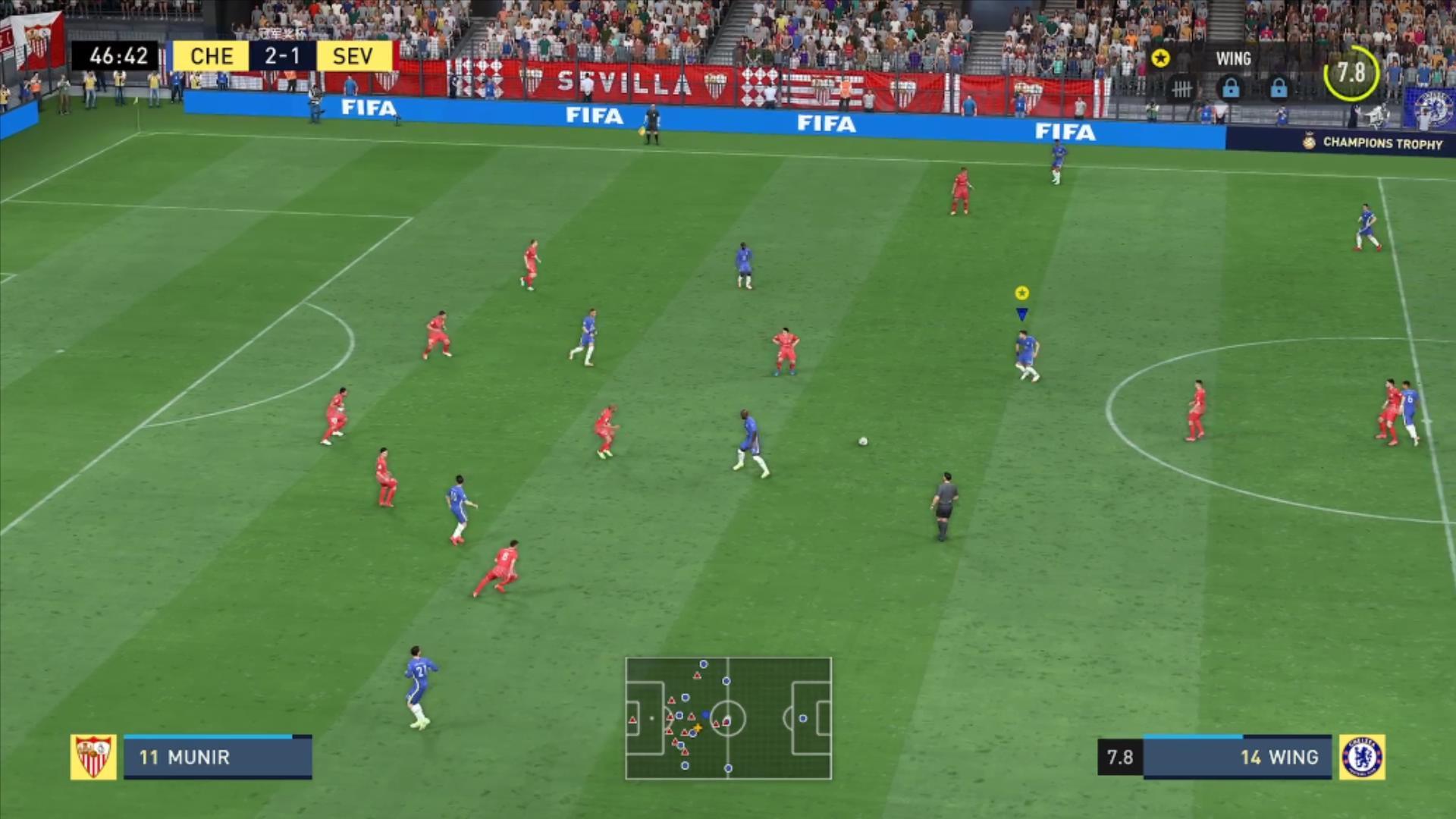
Task: Click the yellow star above the controlled player
Action: [1022, 292]
